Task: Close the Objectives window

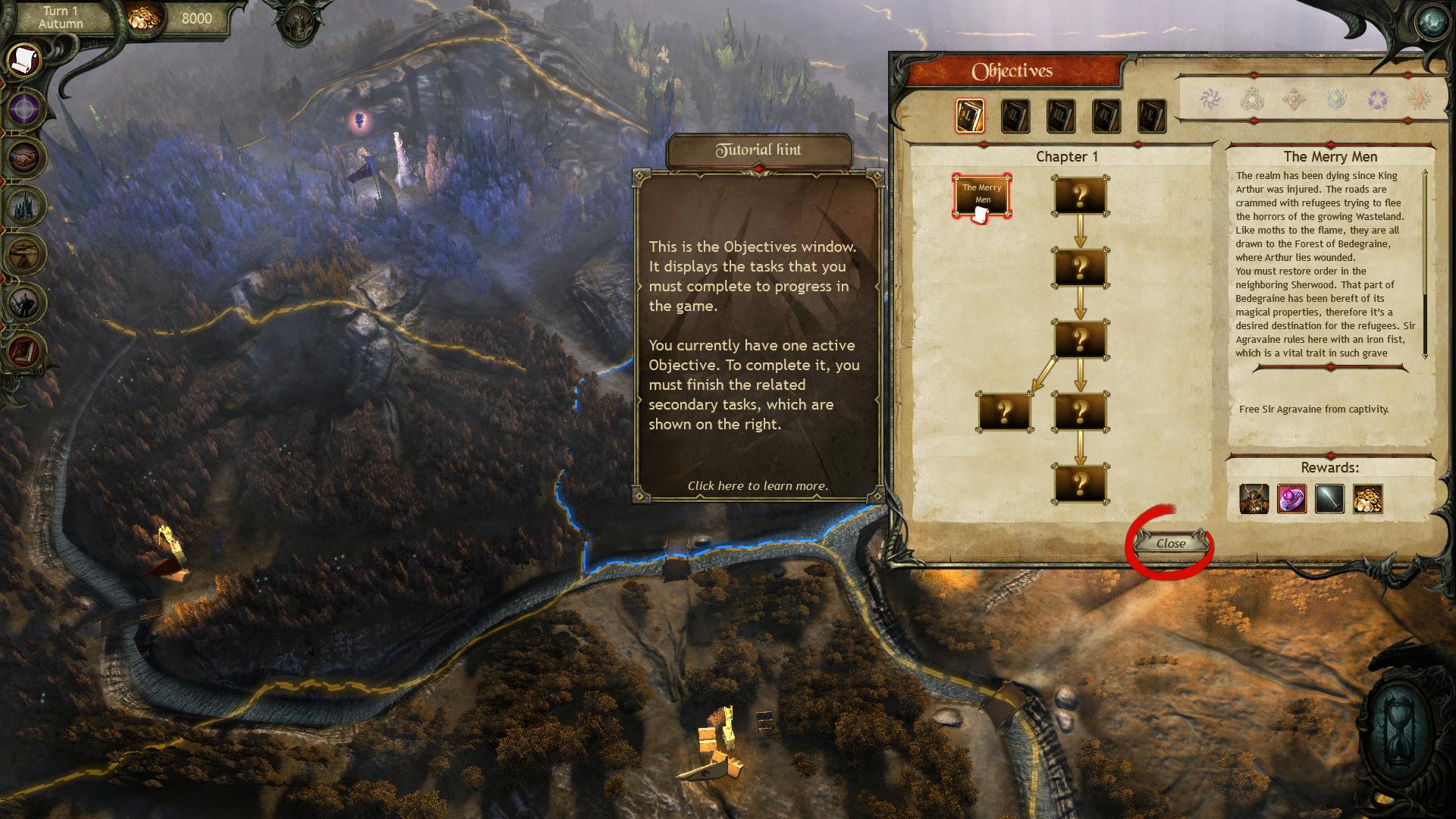Action: [x=1171, y=543]
